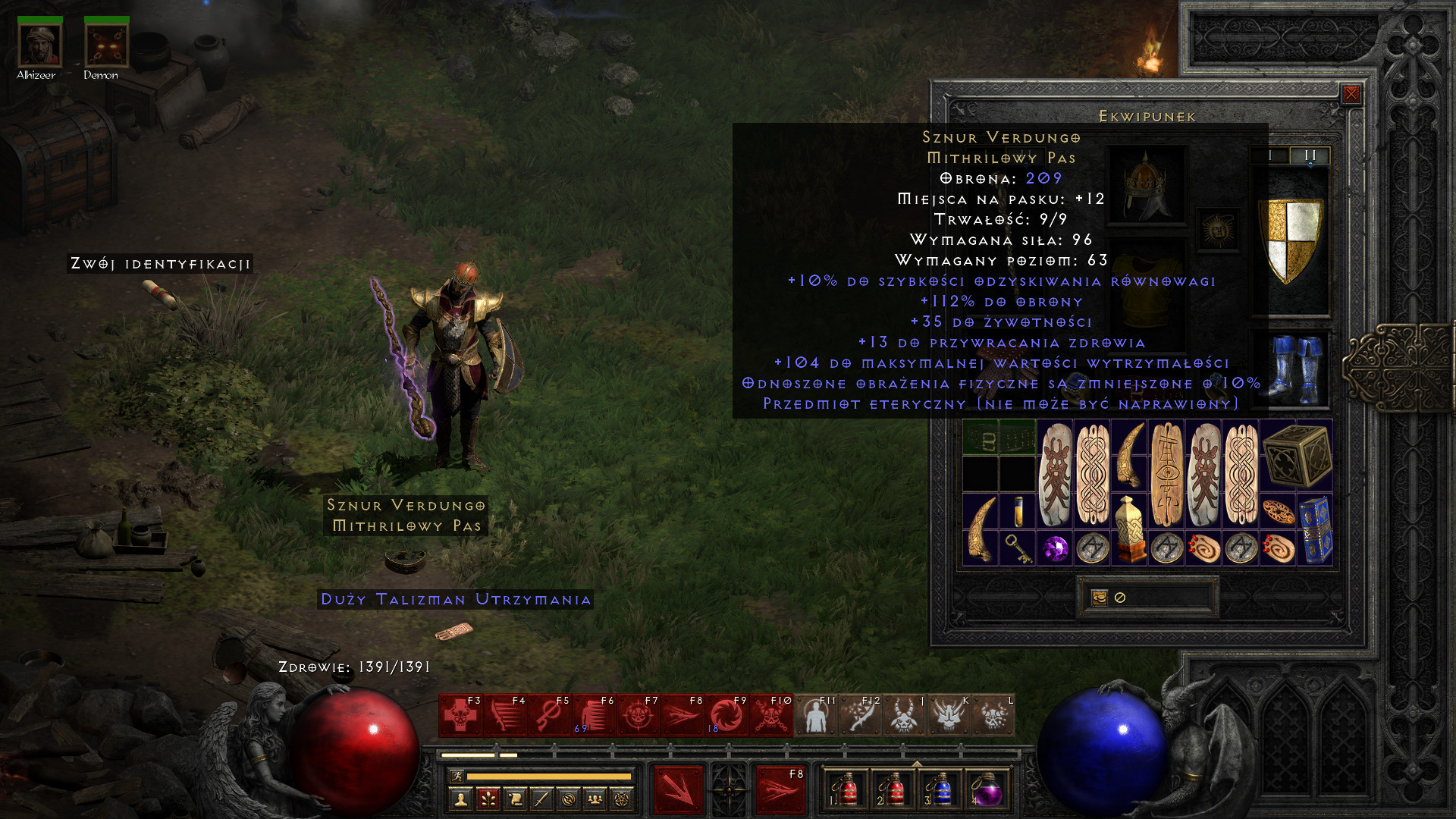Pick up the carved statuette item

[1129, 530]
